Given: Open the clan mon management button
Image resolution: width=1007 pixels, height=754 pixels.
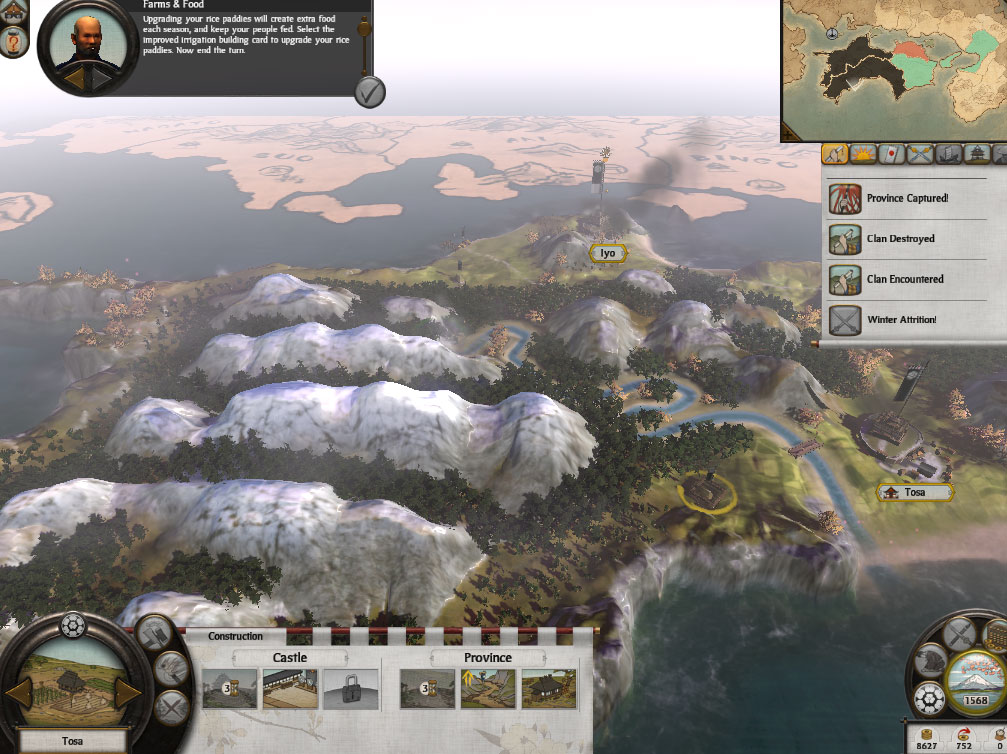Looking at the screenshot, I should tap(930, 696).
